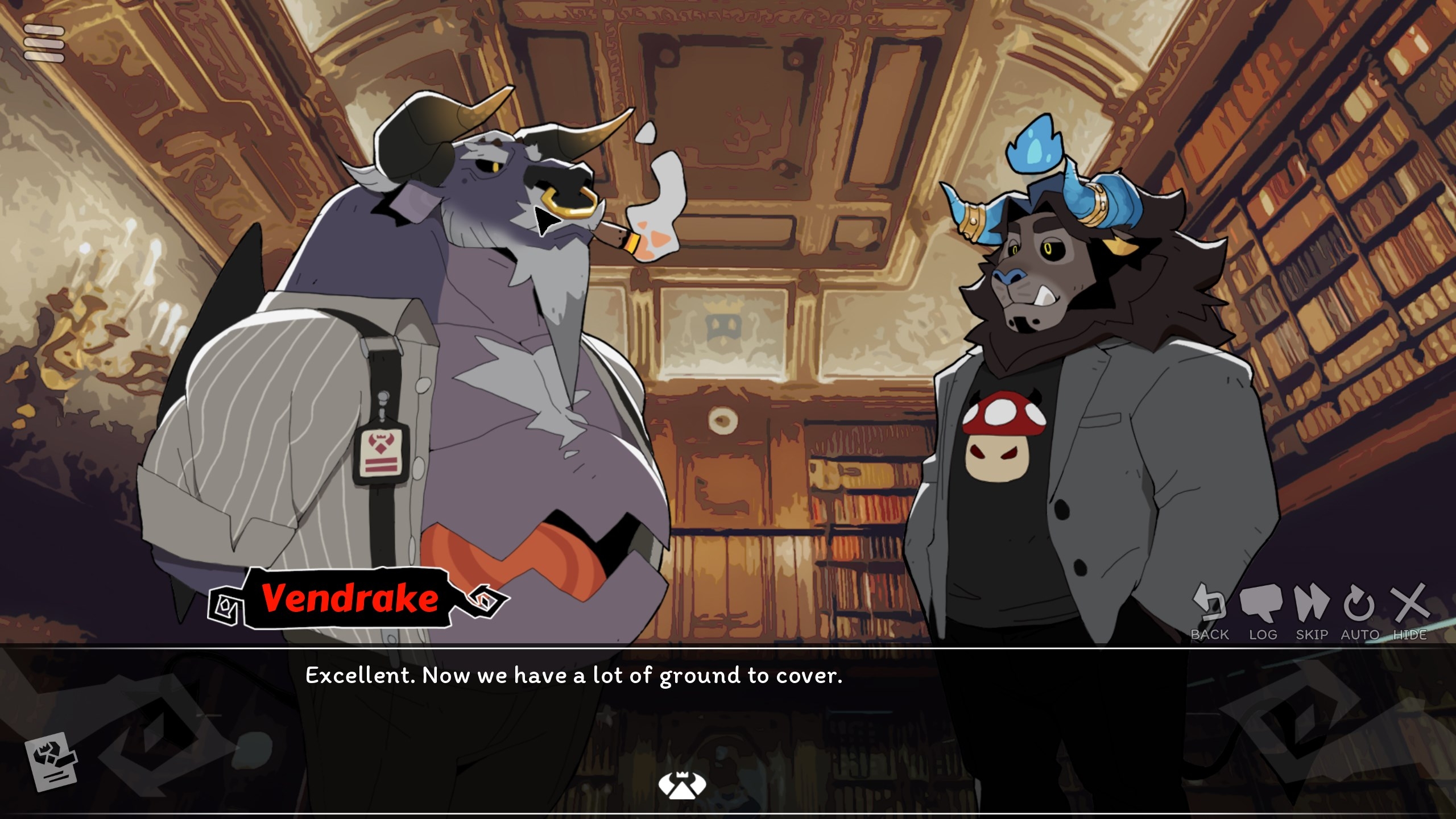This screenshot has height=819, width=1456.
Task: Toggle AUTO dialogue advance
Action: tap(1359, 611)
